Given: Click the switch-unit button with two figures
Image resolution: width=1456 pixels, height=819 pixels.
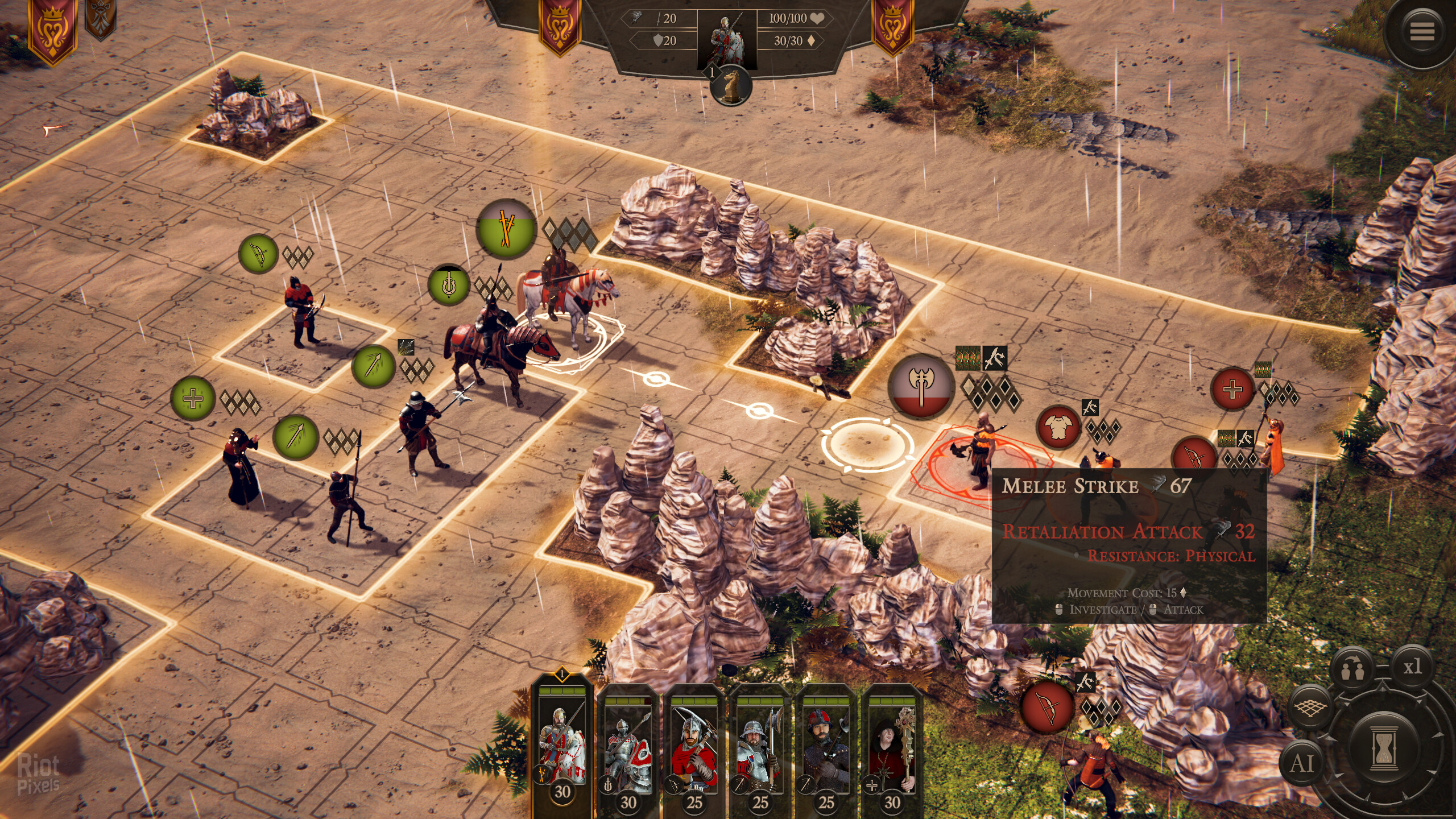Looking at the screenshot, I should tap(1352, 669).
